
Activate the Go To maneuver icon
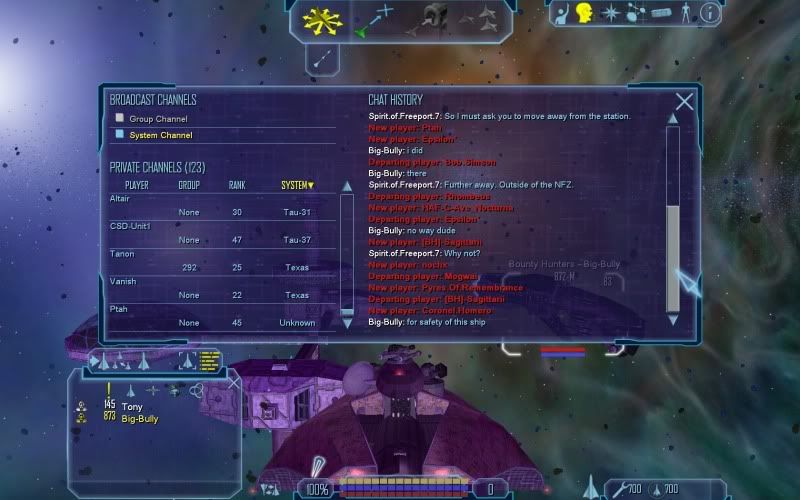(376, 18)
